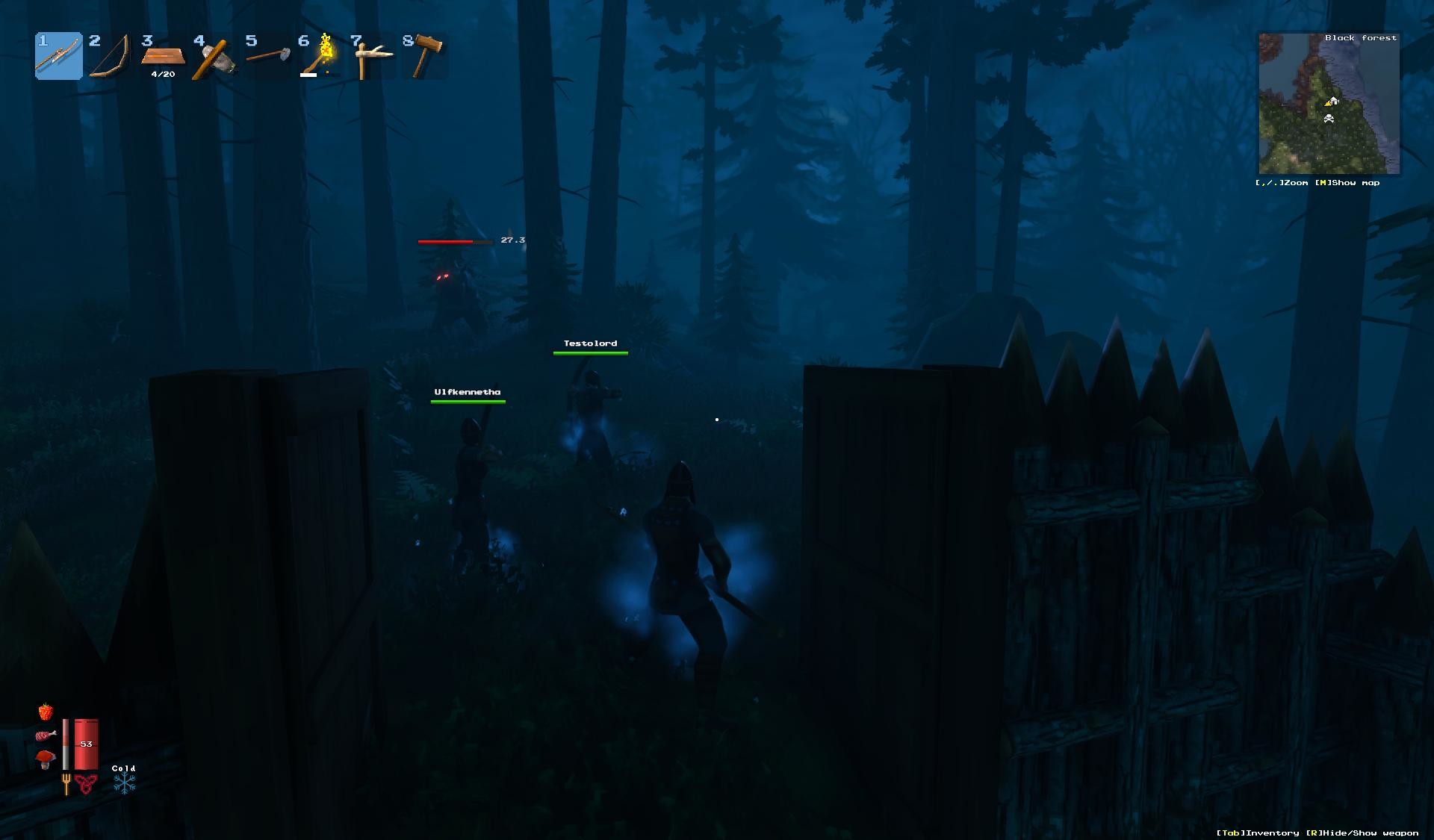Select the pickaxe in slot 7
1434x840 pixels.
[x=372, y=56]
